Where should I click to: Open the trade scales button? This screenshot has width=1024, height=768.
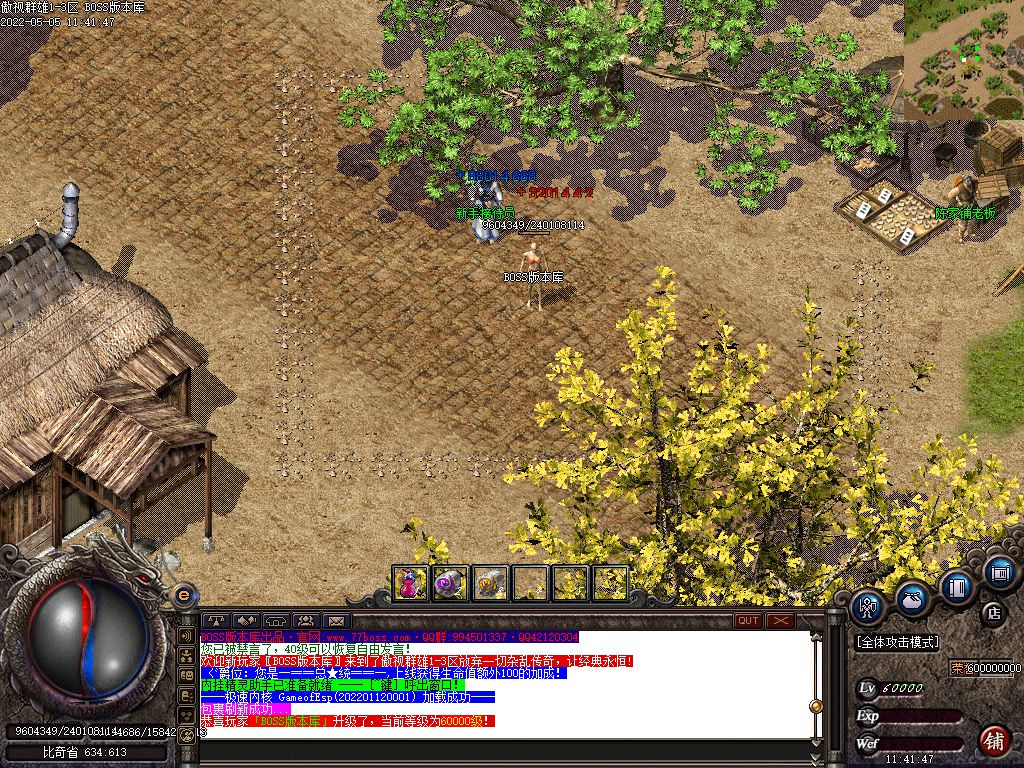click(216, 621)
